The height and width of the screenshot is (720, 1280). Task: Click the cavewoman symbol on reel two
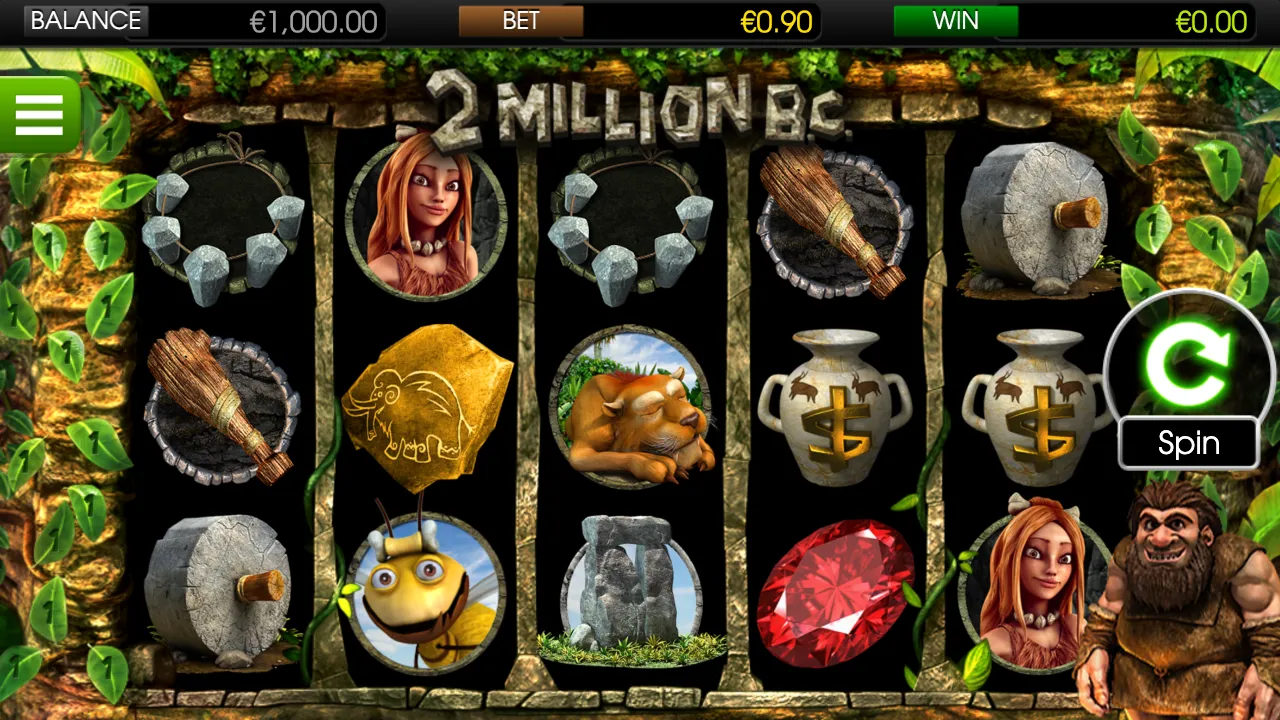tap(425, 220)
